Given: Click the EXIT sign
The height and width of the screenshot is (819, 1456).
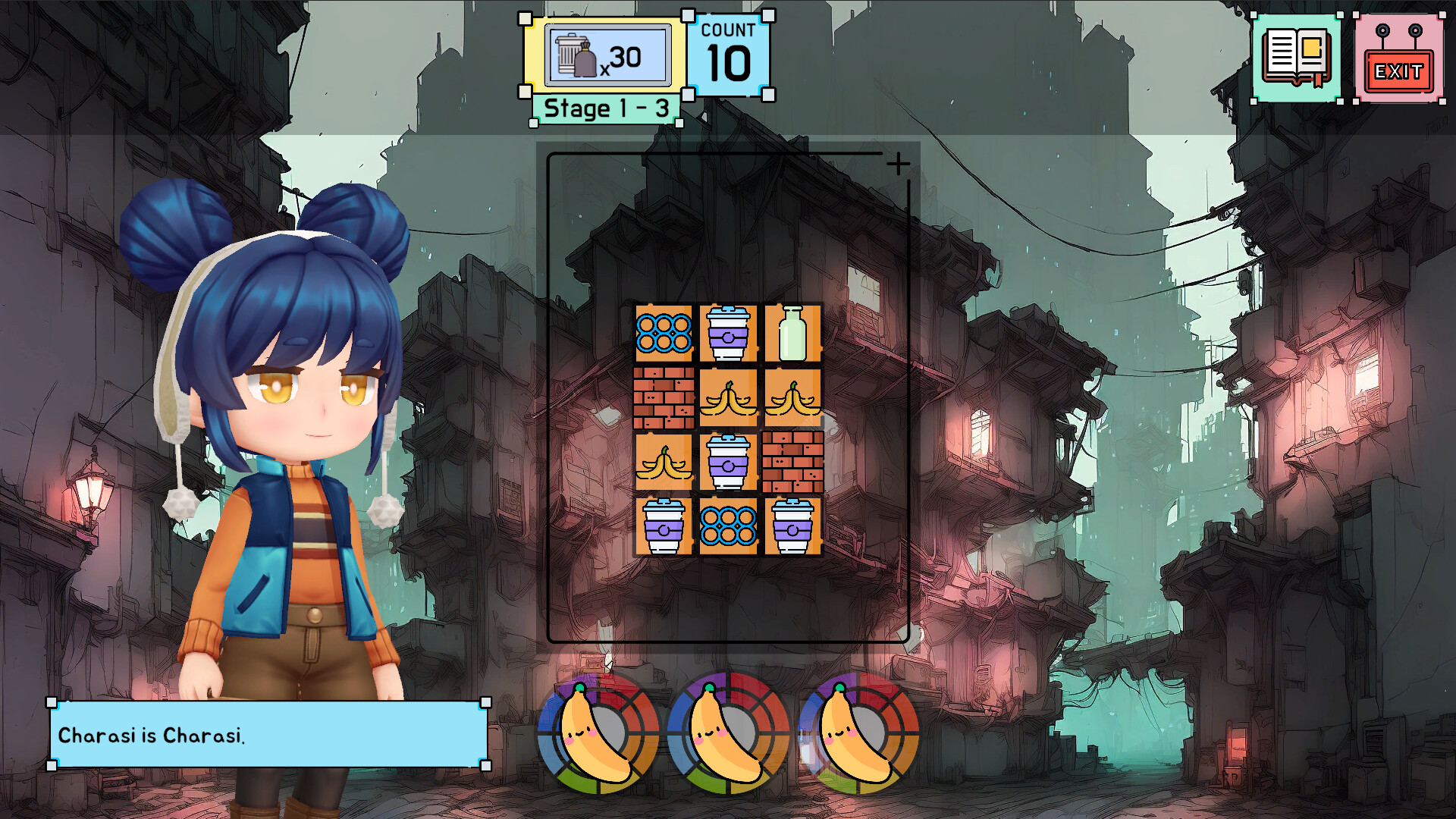Looking at the screenshot, I should (x=1399, y=57).
